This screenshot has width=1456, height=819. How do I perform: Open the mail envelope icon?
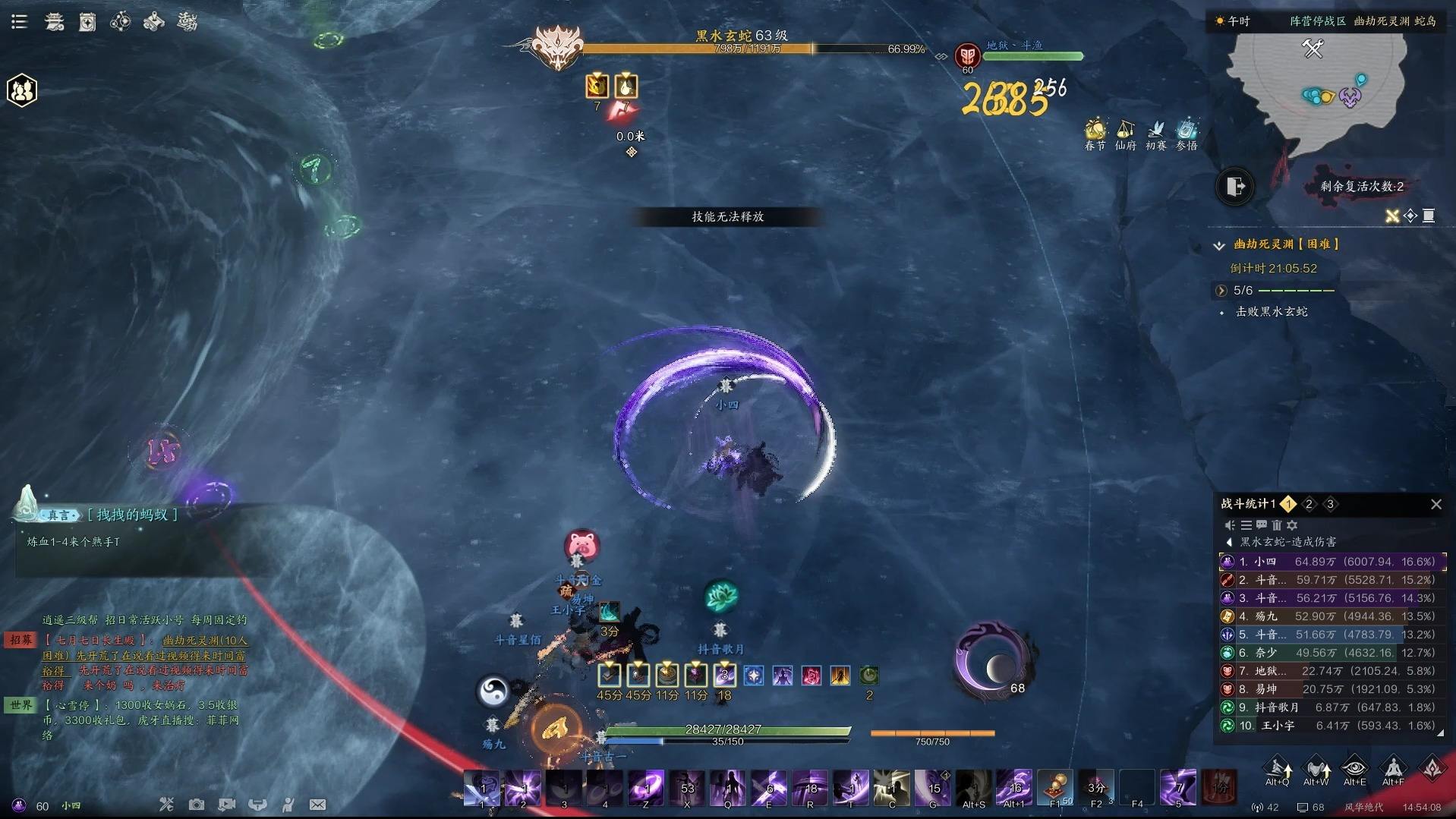click(317, 805)
